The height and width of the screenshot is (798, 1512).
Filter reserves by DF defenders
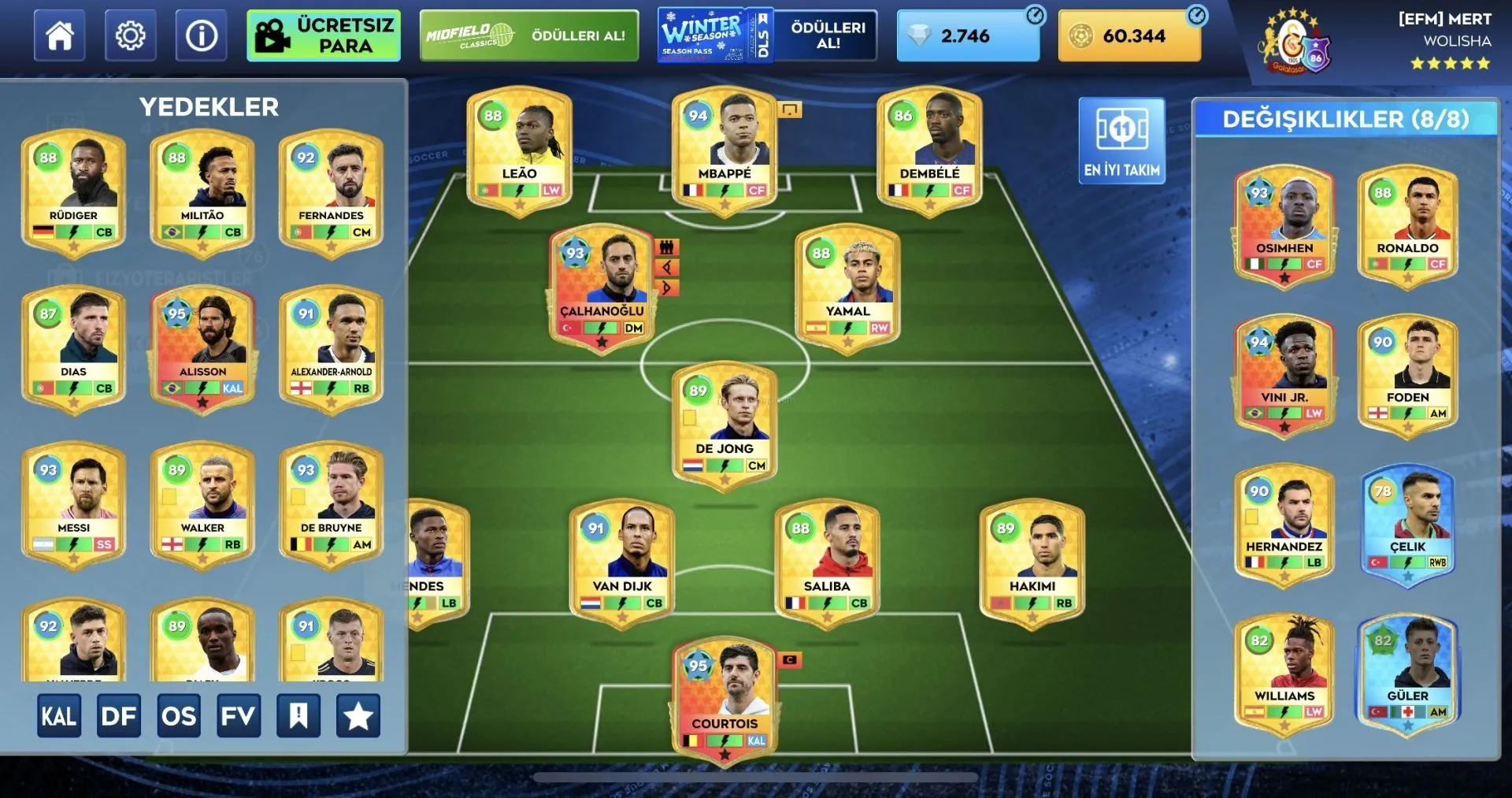click(x=119, y=716)
